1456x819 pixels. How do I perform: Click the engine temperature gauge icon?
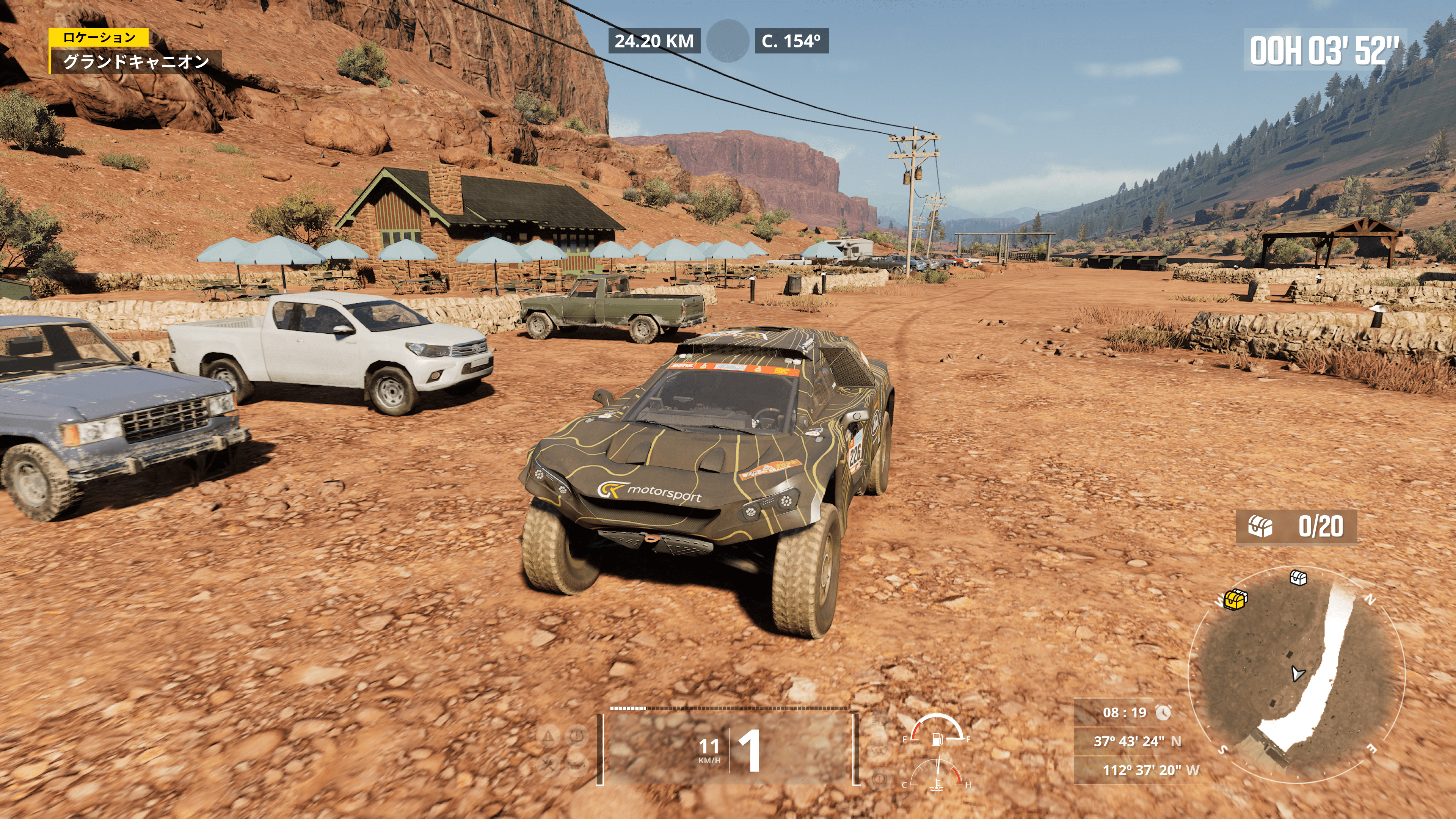click(938, 784)
